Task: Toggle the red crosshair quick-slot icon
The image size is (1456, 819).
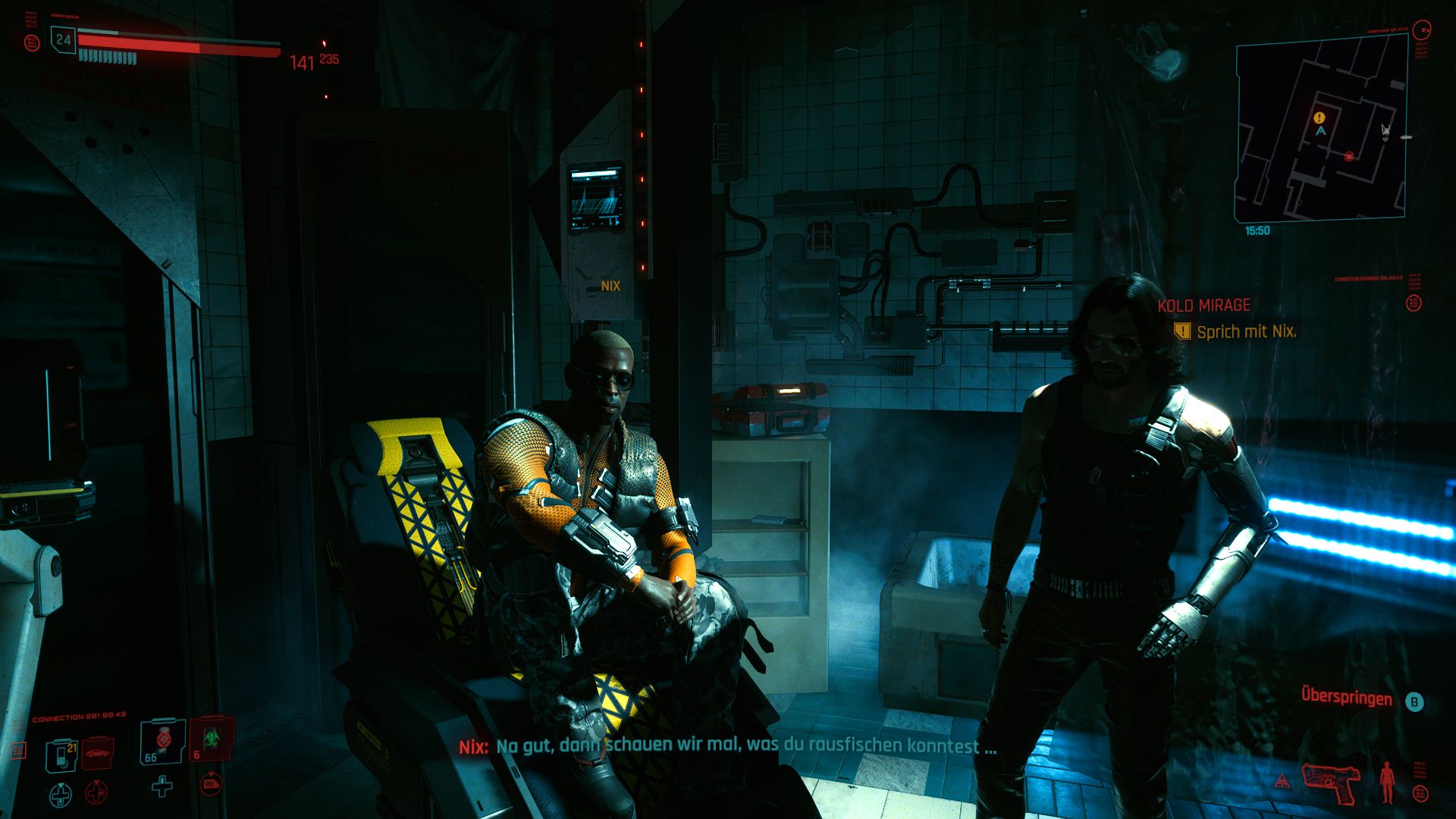Action: click(x=95, y=794)
